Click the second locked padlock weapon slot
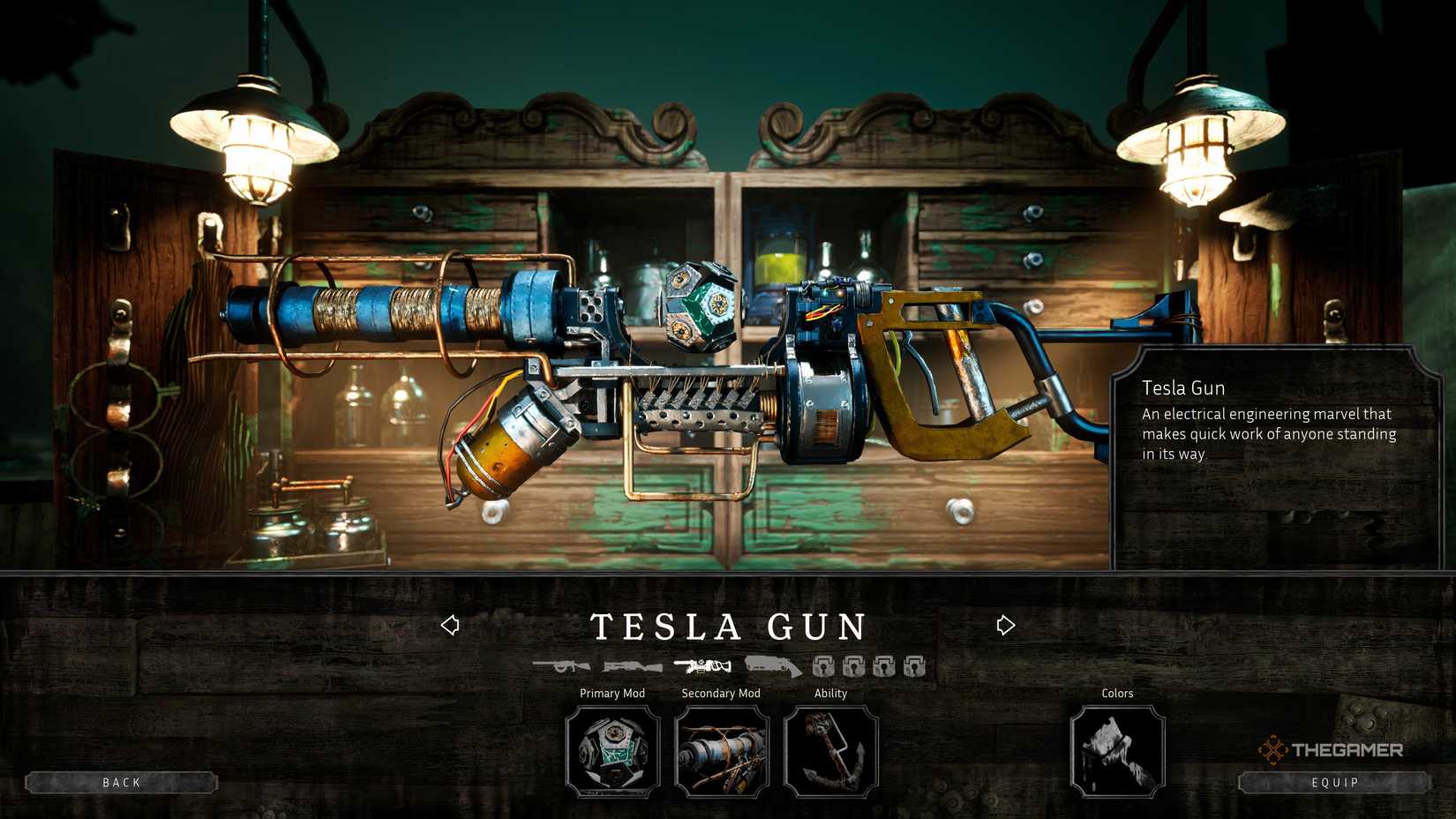 click(x=854, y=665)
